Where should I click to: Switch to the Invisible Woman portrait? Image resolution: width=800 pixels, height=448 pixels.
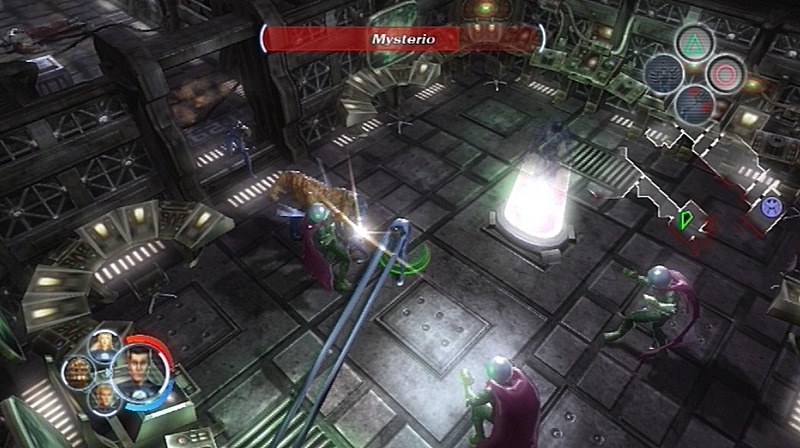click(102, 346)
